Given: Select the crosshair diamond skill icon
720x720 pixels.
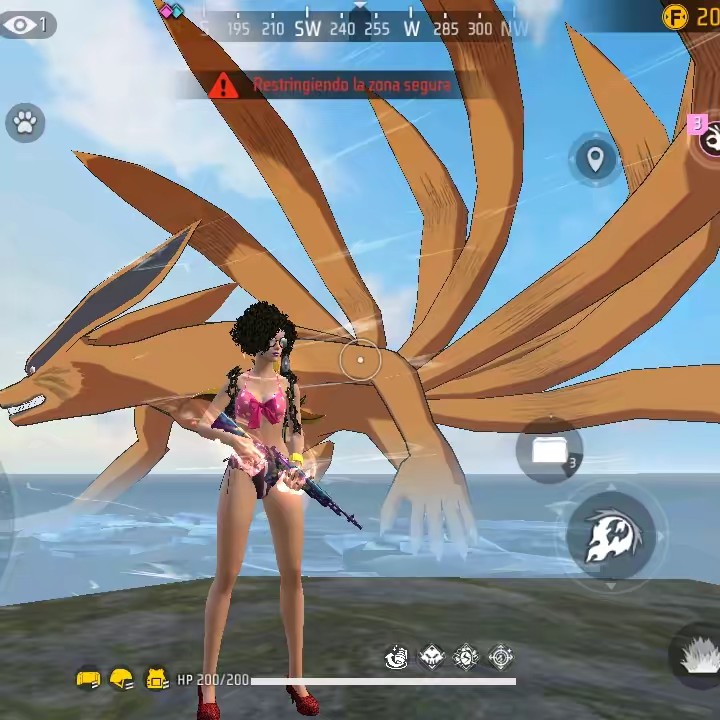Looking at the screenshot, I should click(x=502, y=657).
